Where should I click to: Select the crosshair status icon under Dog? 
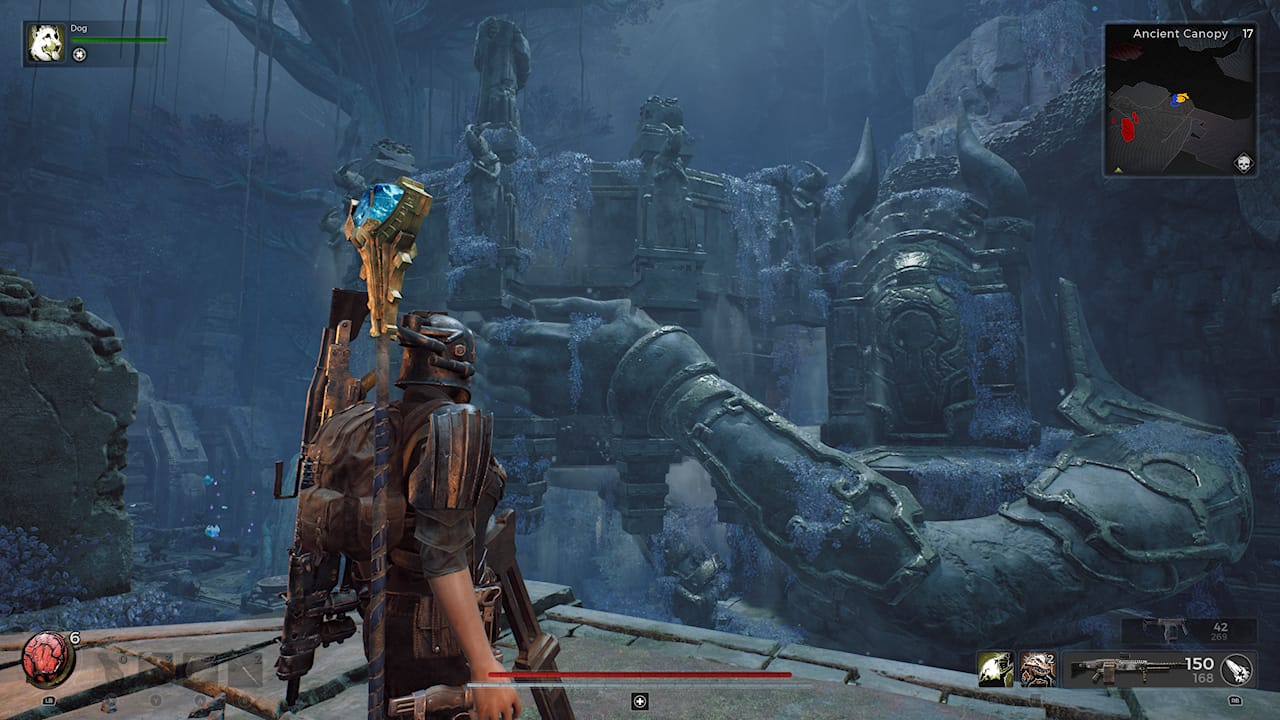click(80, 54)
